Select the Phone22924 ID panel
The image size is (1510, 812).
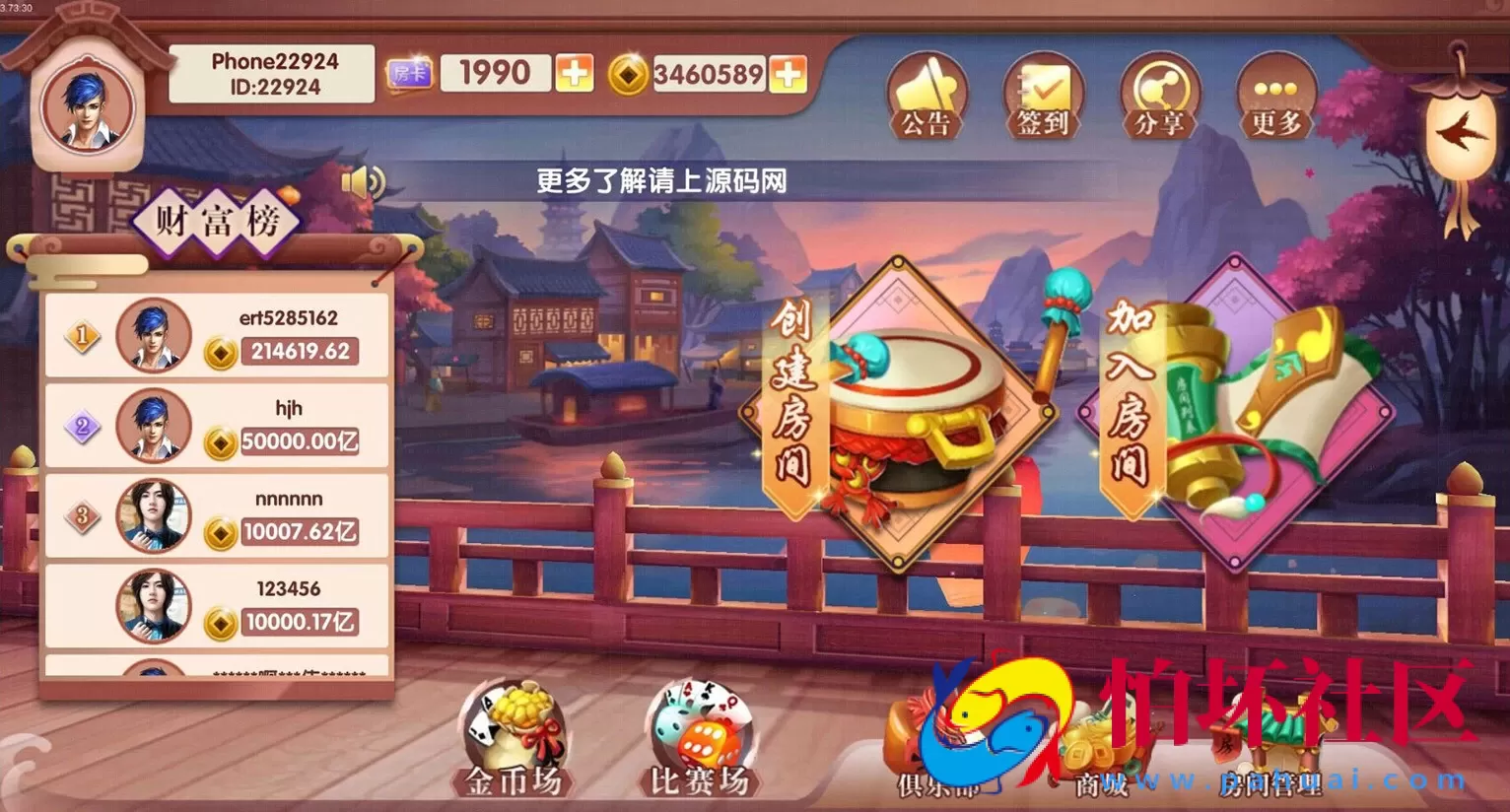tap(272, 74)
